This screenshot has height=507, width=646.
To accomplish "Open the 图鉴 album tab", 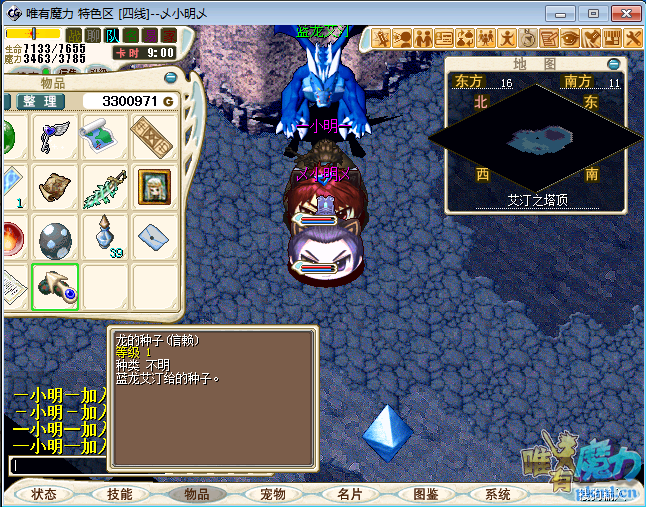I will (x=425, y=494).
